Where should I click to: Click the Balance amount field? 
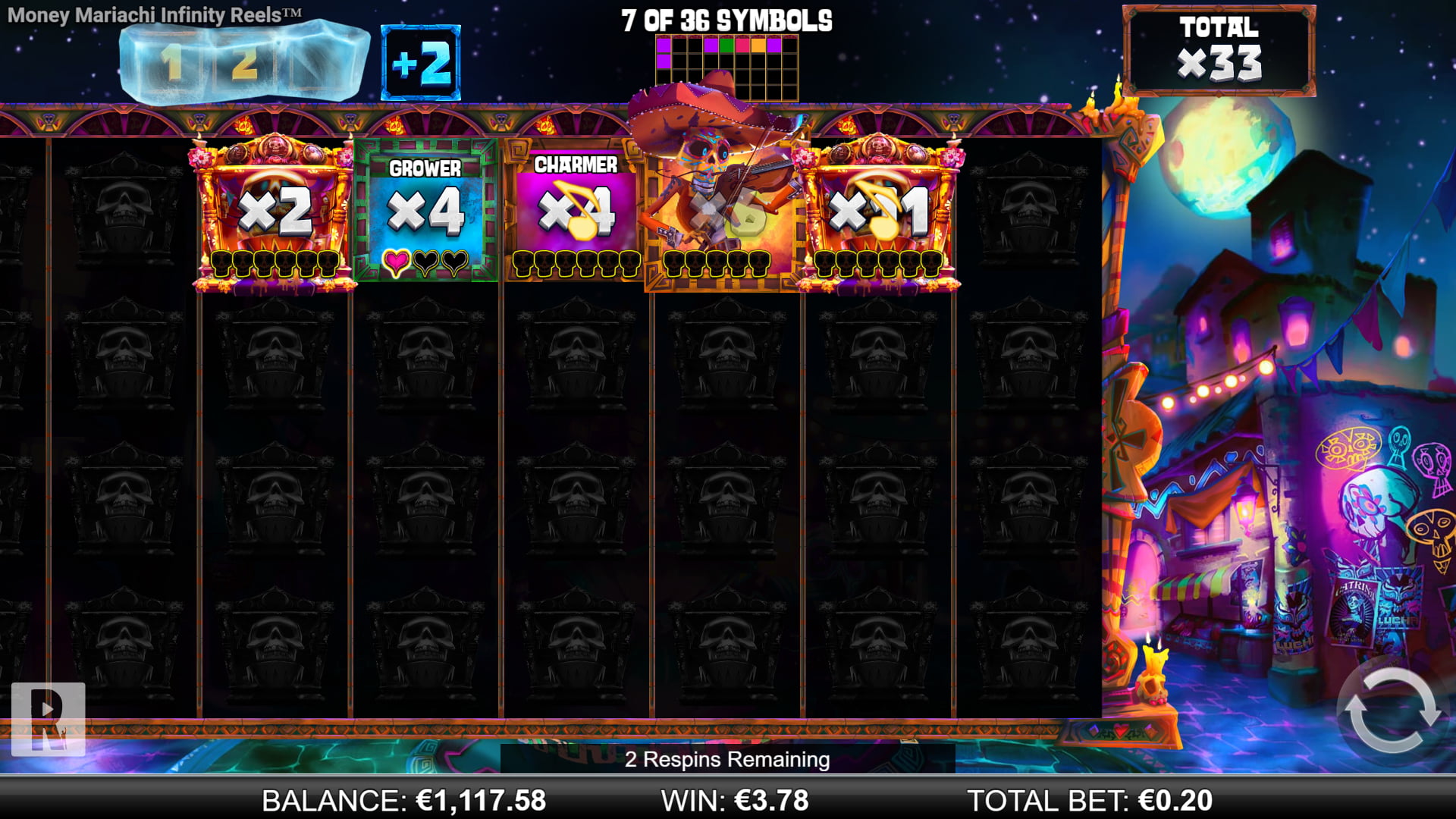480,799
